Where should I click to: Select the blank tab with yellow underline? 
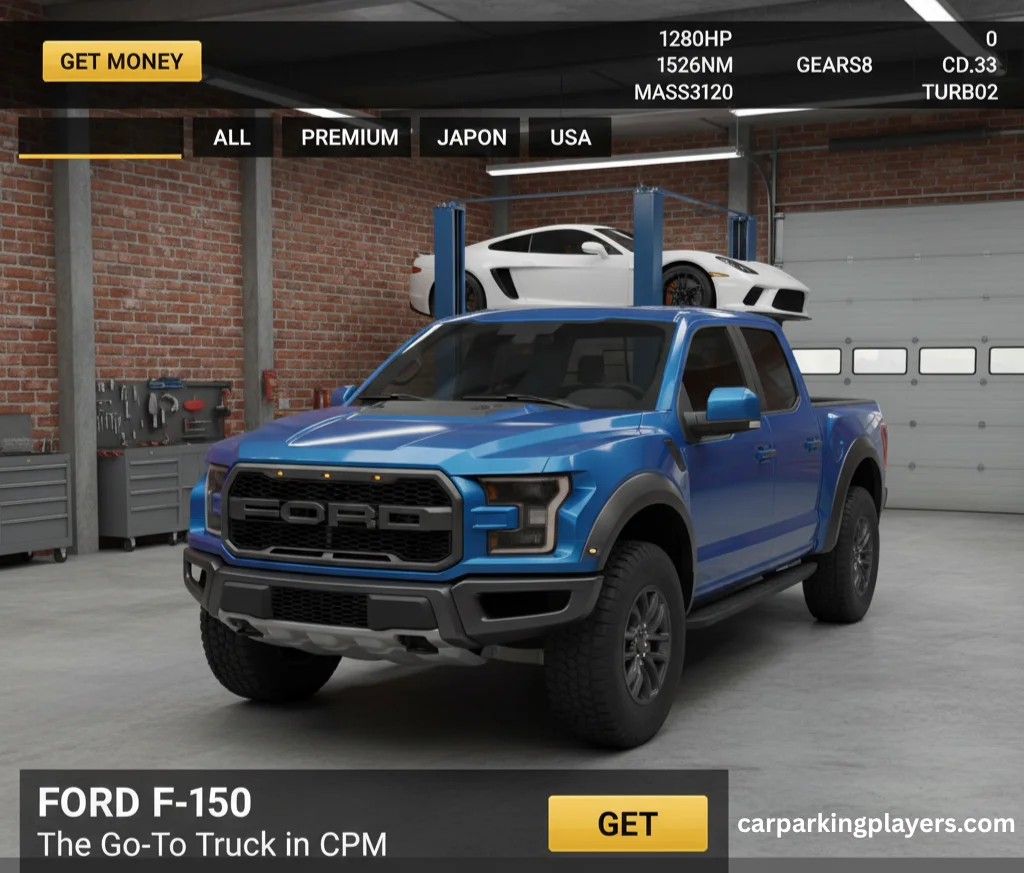(x=100, y=138)
